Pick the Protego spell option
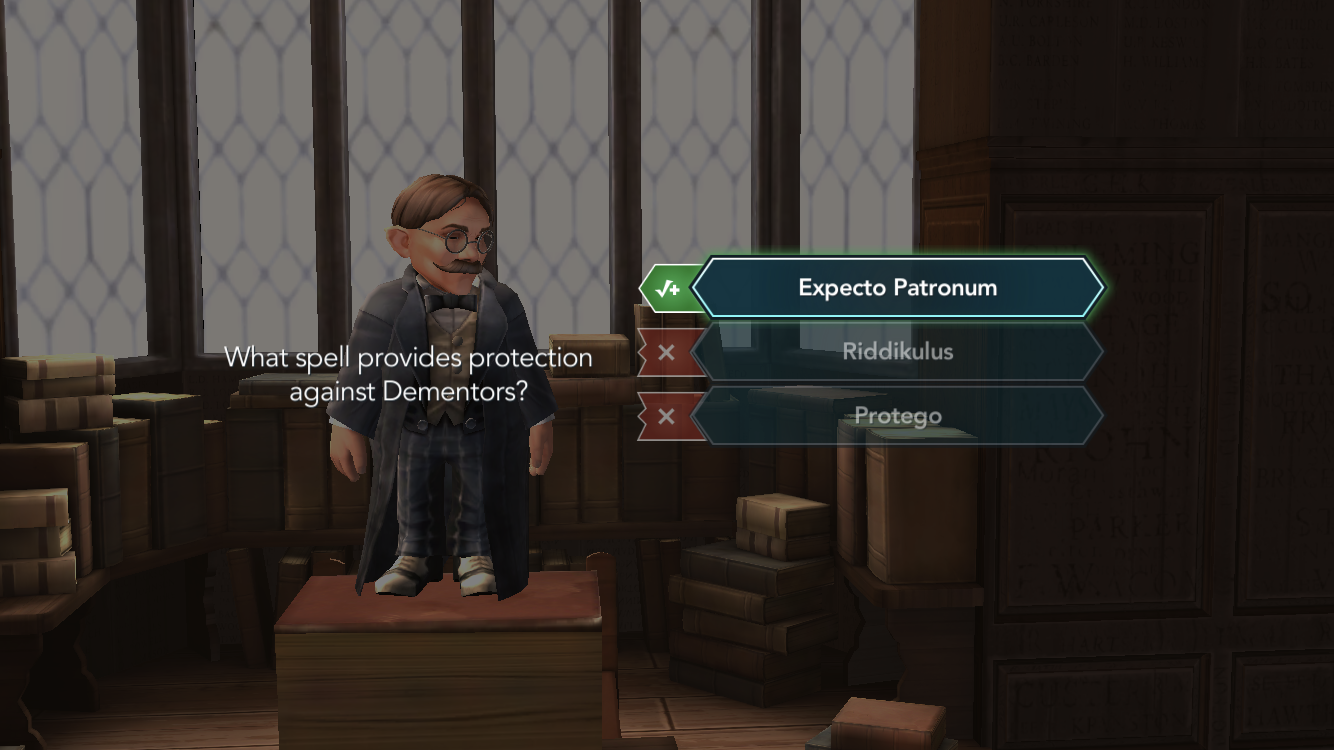 pos(896,415)
